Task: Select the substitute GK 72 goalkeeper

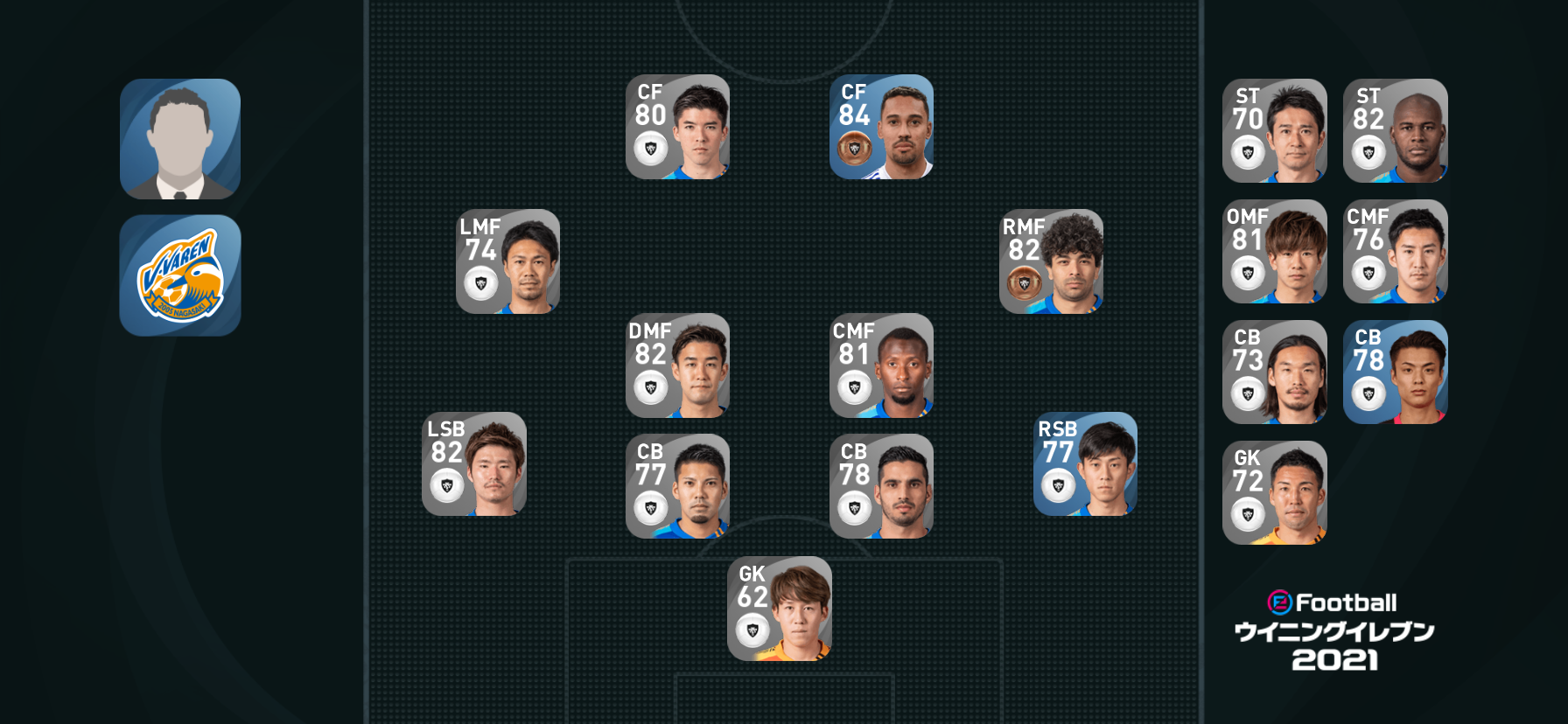Action: click(x=1274, y=493)
